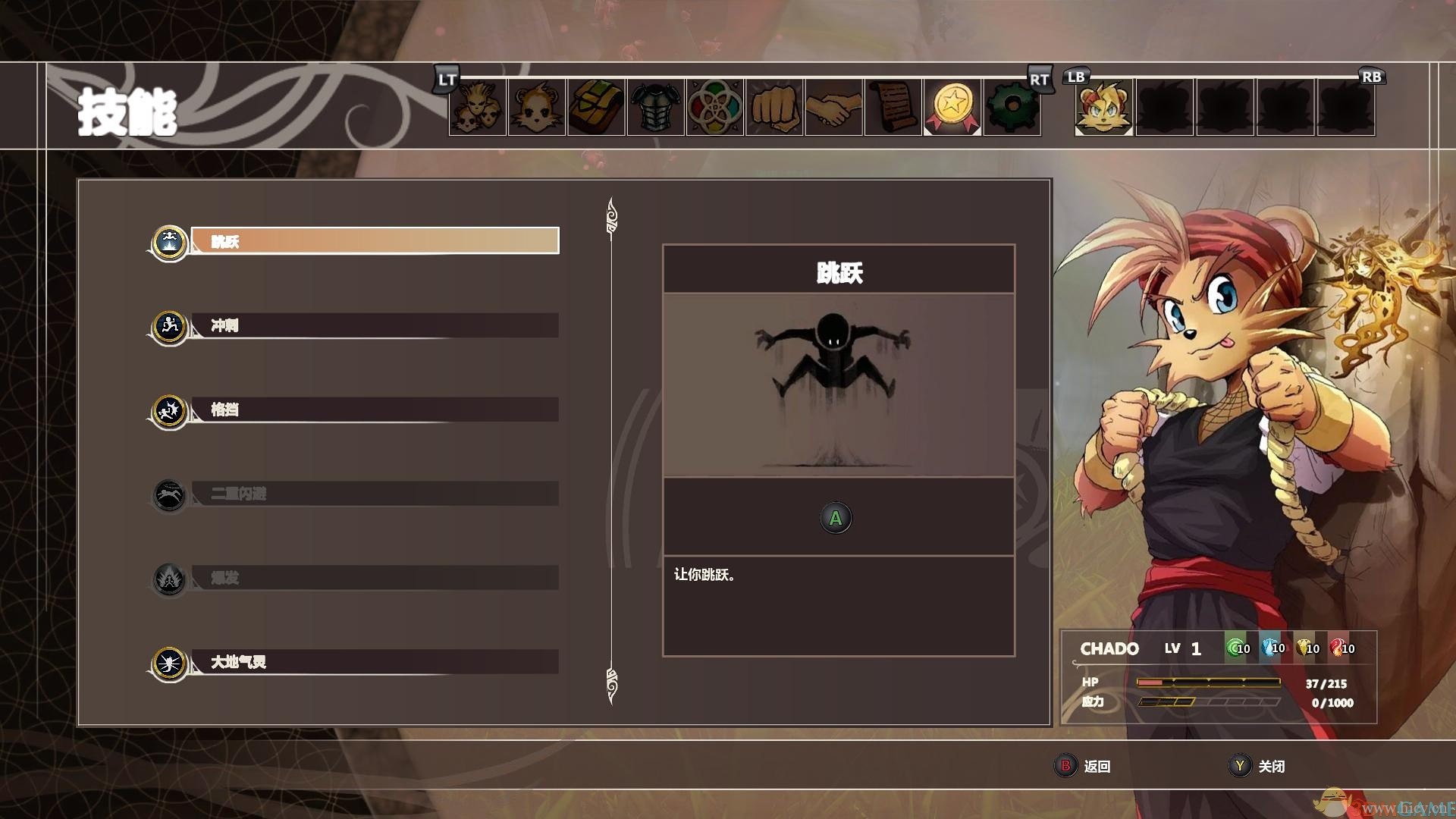The height and width of the screenshot is (819, 1456).
Task: Pick the locked 爆发 skill row
Action: (x=375, y=578)
